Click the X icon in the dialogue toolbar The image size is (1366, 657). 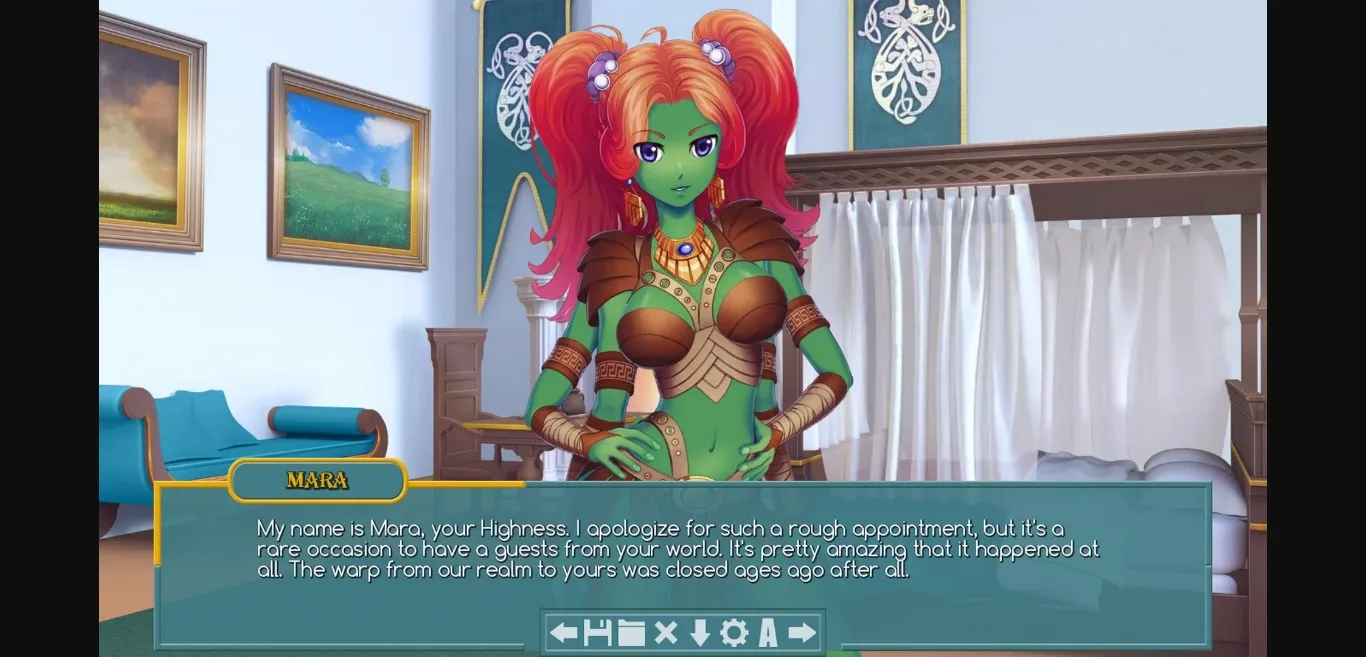point(665,632)
